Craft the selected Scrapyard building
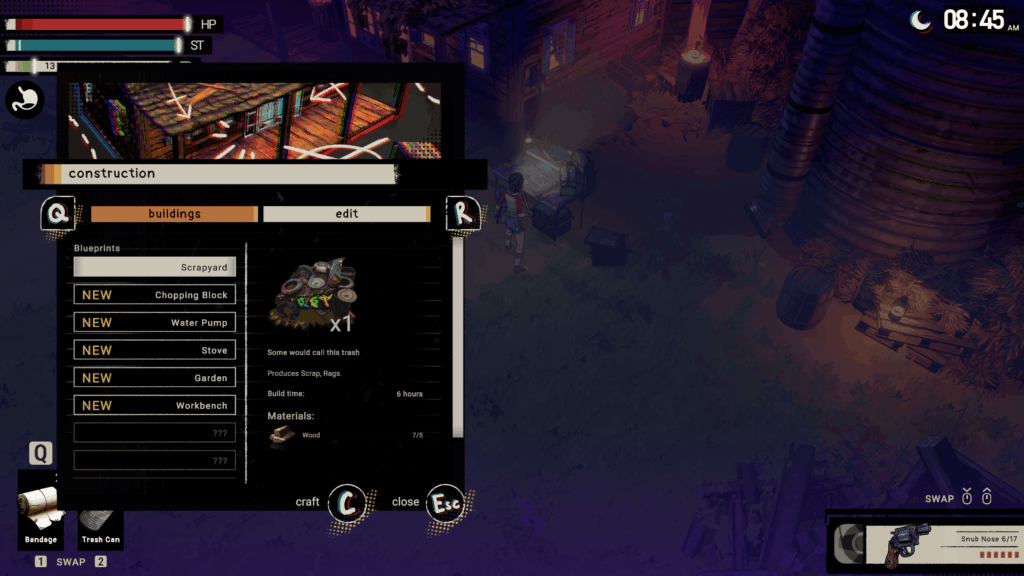Viewport: 1024px width, 576px height. [x=347, y=502]
